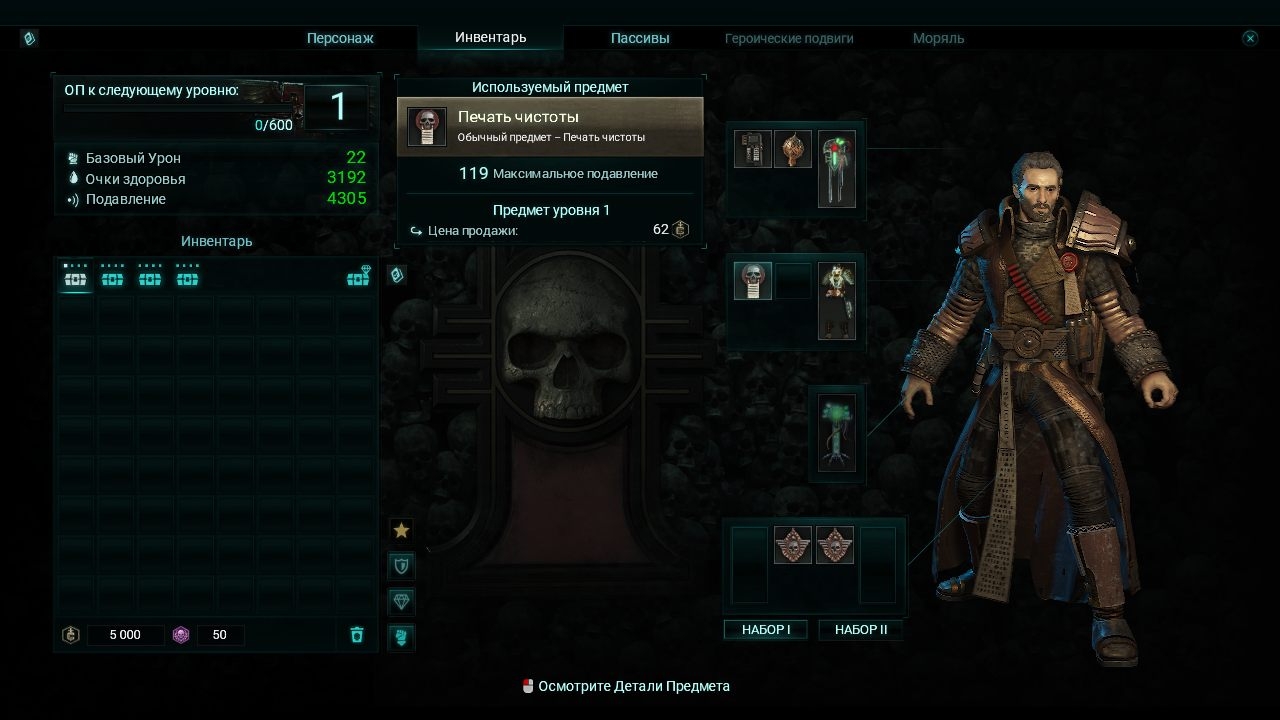The height and width of the screenshot is (720, 1280).
Task: Show the Мораль tab
Action: point(938,38)
